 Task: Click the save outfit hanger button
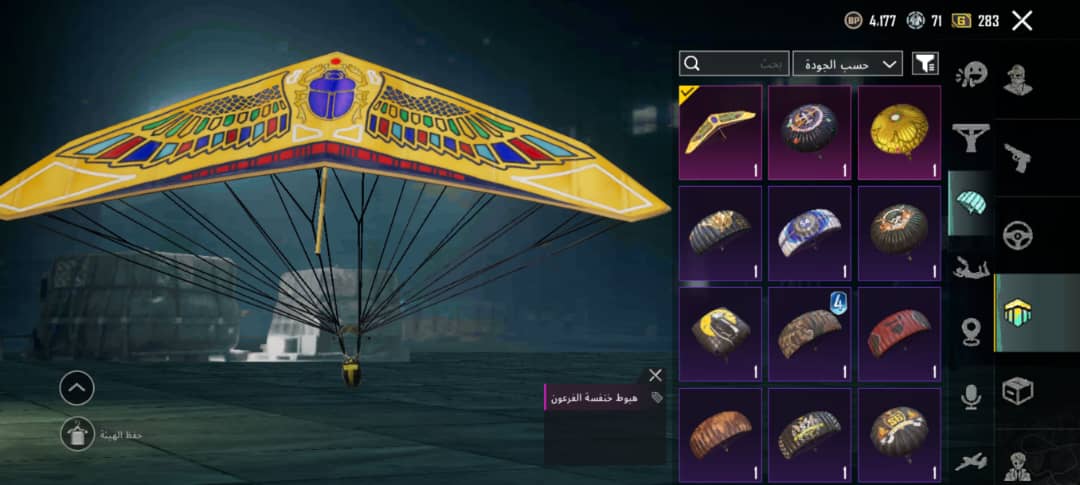click(x=77, y=433)
